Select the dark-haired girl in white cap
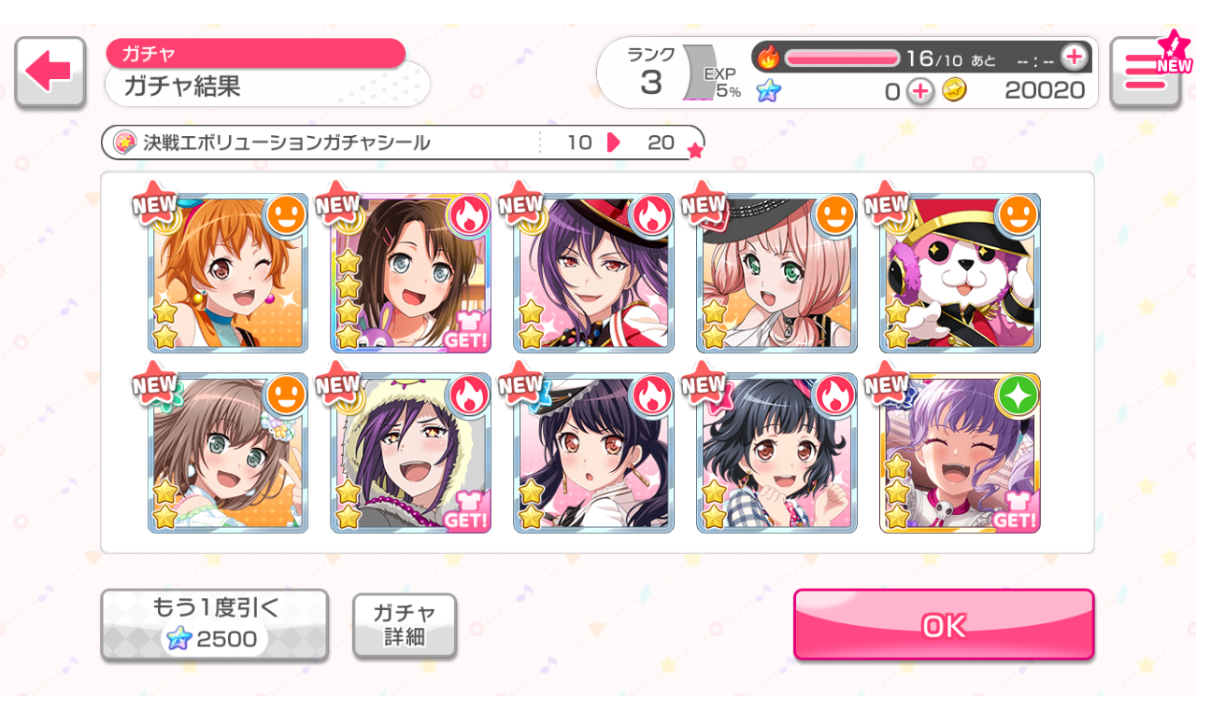The image size is (1216, 720). click(x=594, y=453)
